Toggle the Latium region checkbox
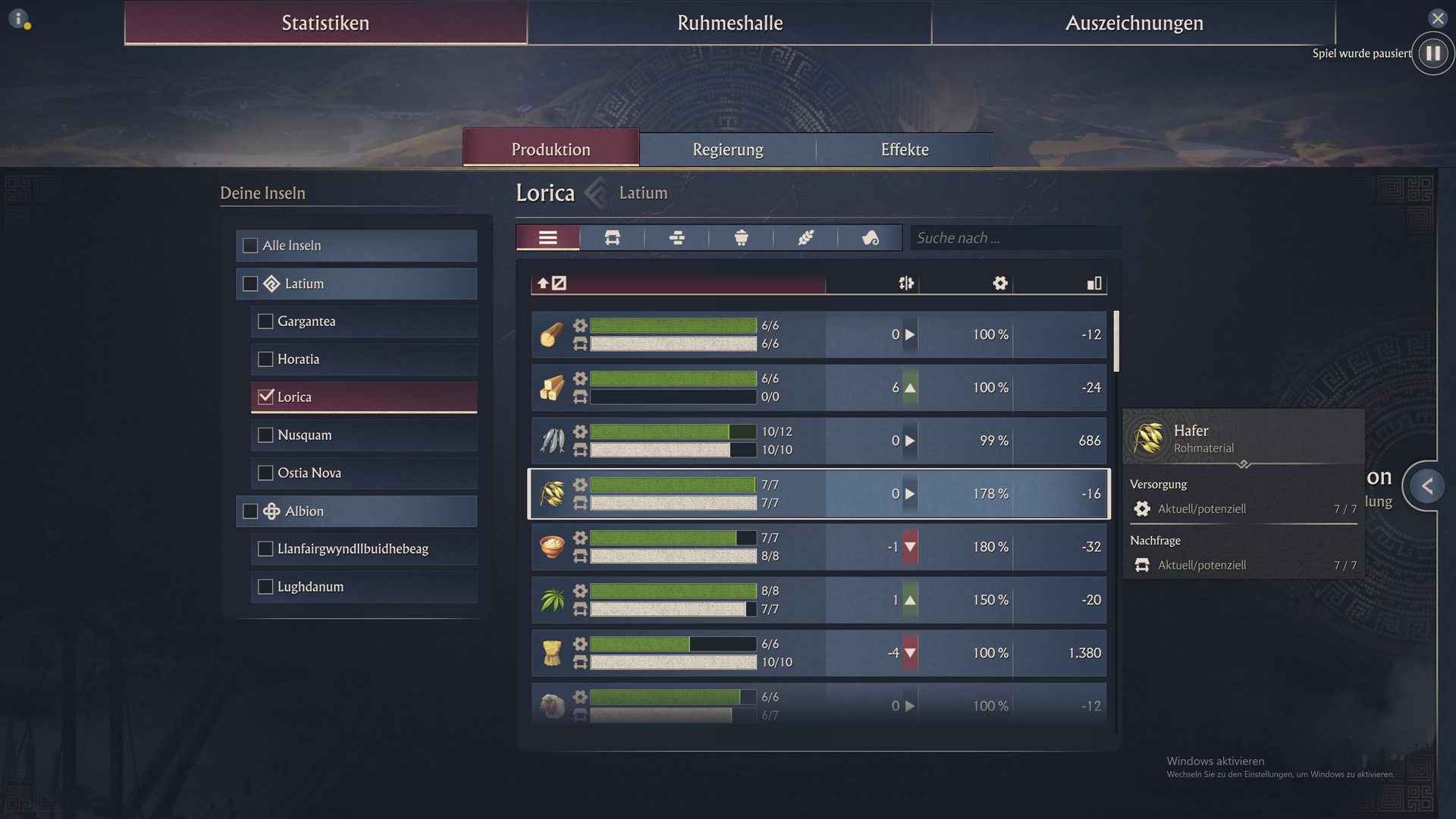Screen dimensions: 1456x819 250,284
